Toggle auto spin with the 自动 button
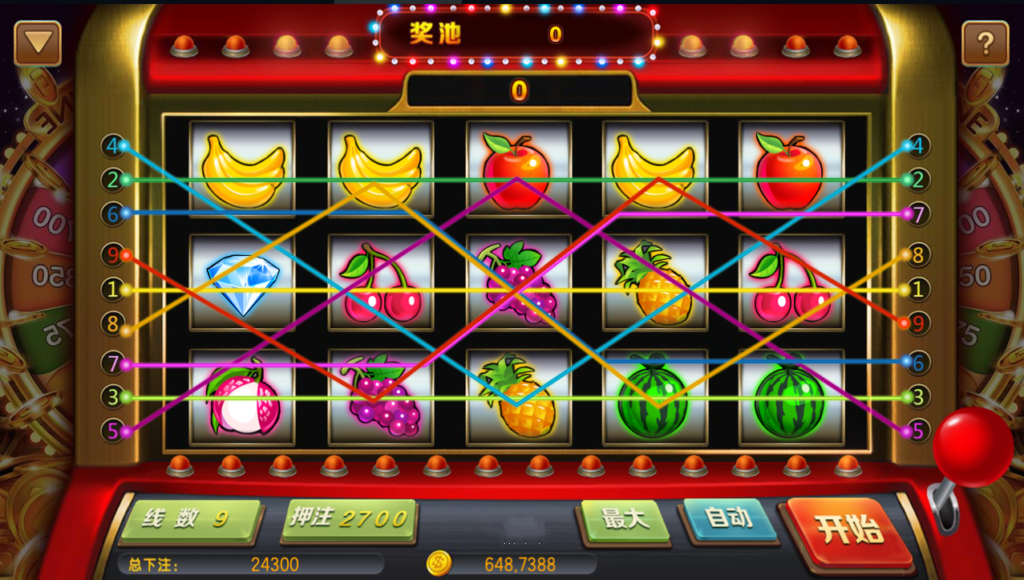 (729, 519)
